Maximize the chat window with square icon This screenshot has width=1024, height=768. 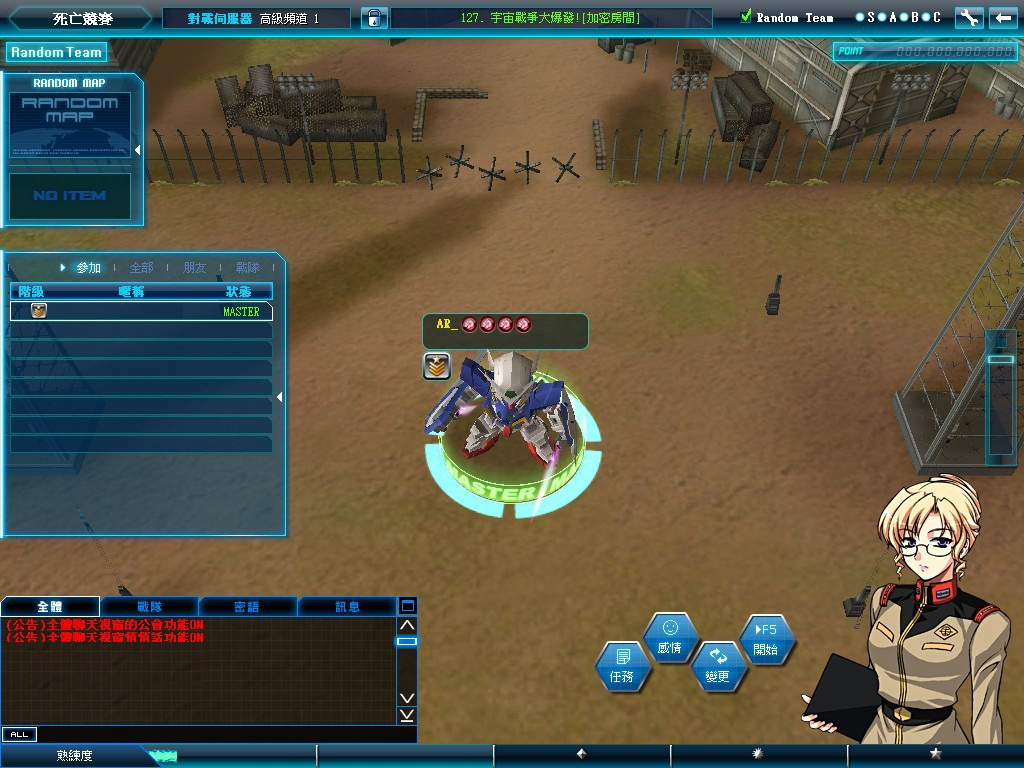point(407,605)
